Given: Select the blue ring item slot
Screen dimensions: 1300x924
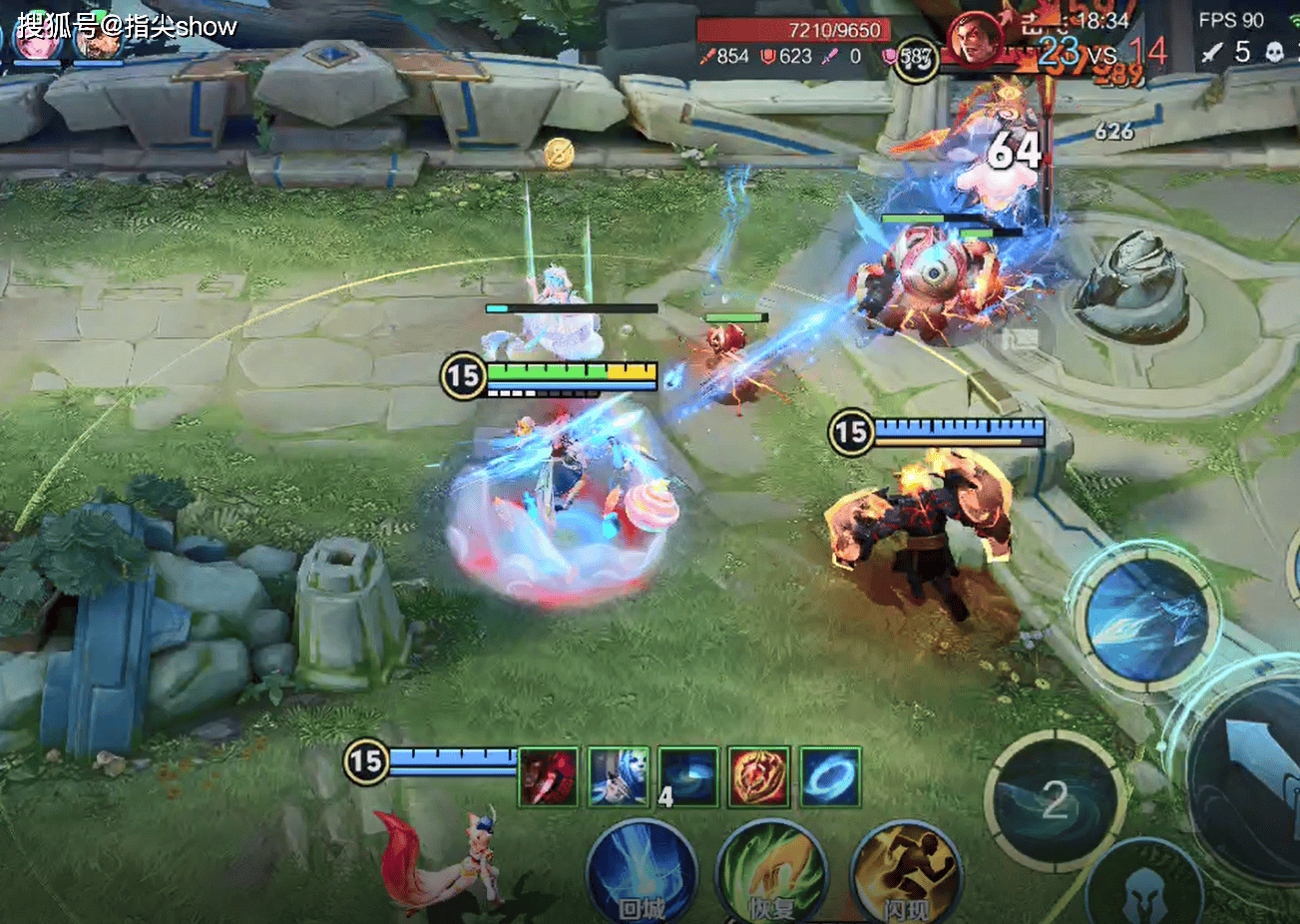Looking at the screenshot, I should tap(830, 777).
